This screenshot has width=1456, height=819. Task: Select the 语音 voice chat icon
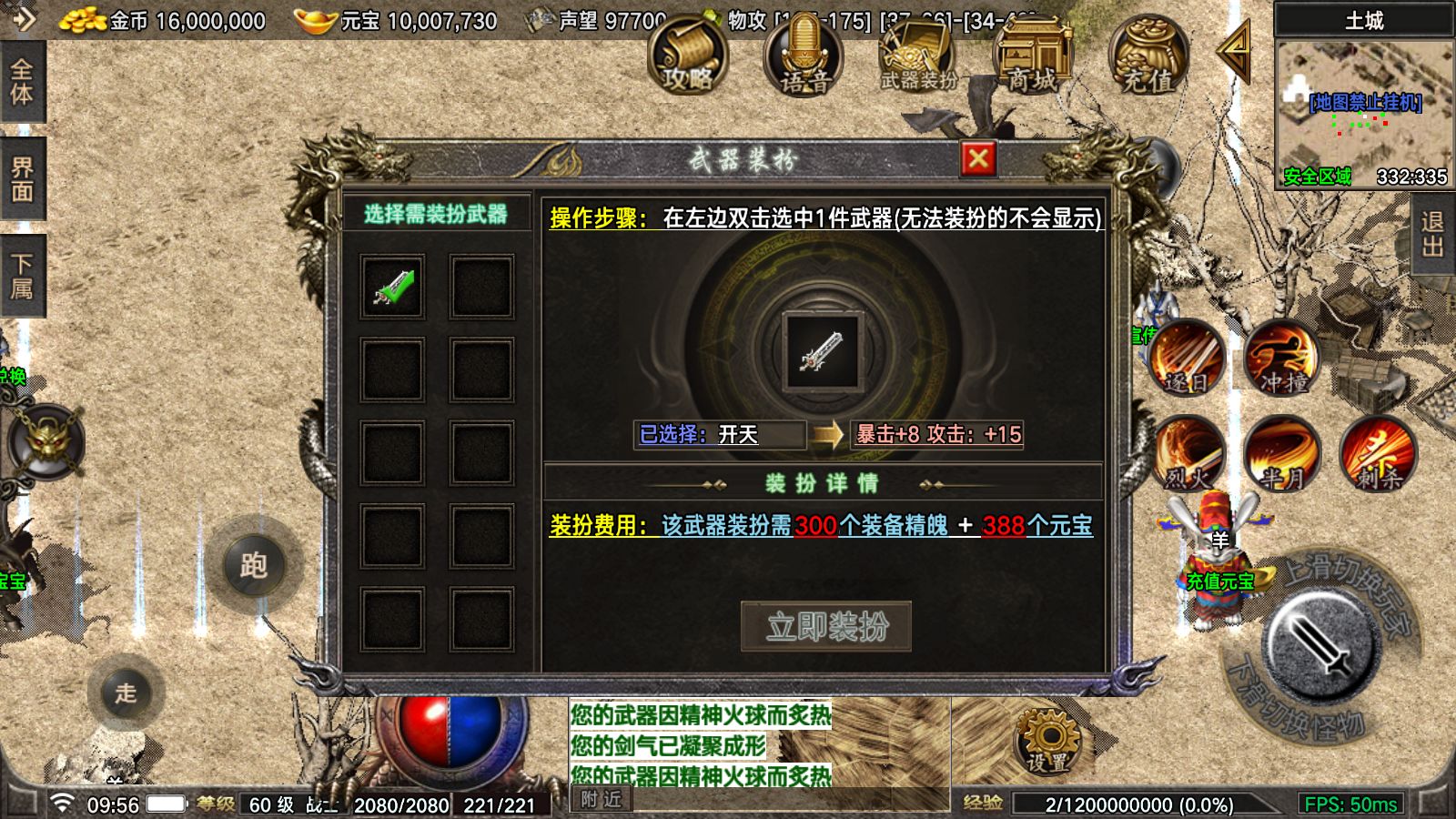coord(804,64)
